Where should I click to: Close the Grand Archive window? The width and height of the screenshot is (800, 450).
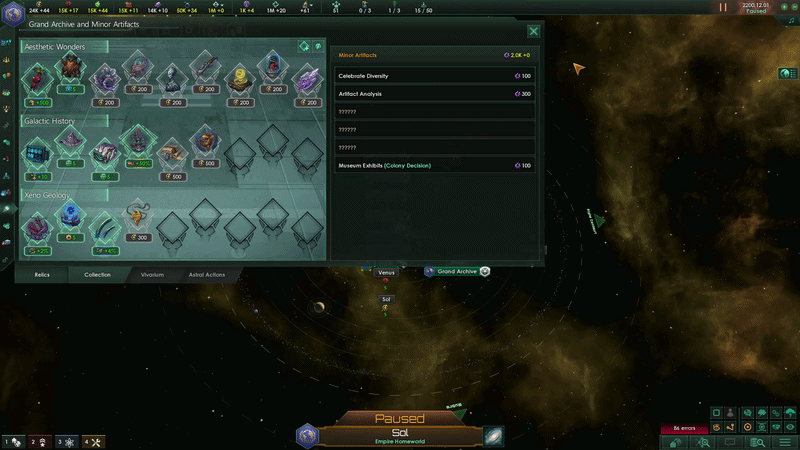534,32
